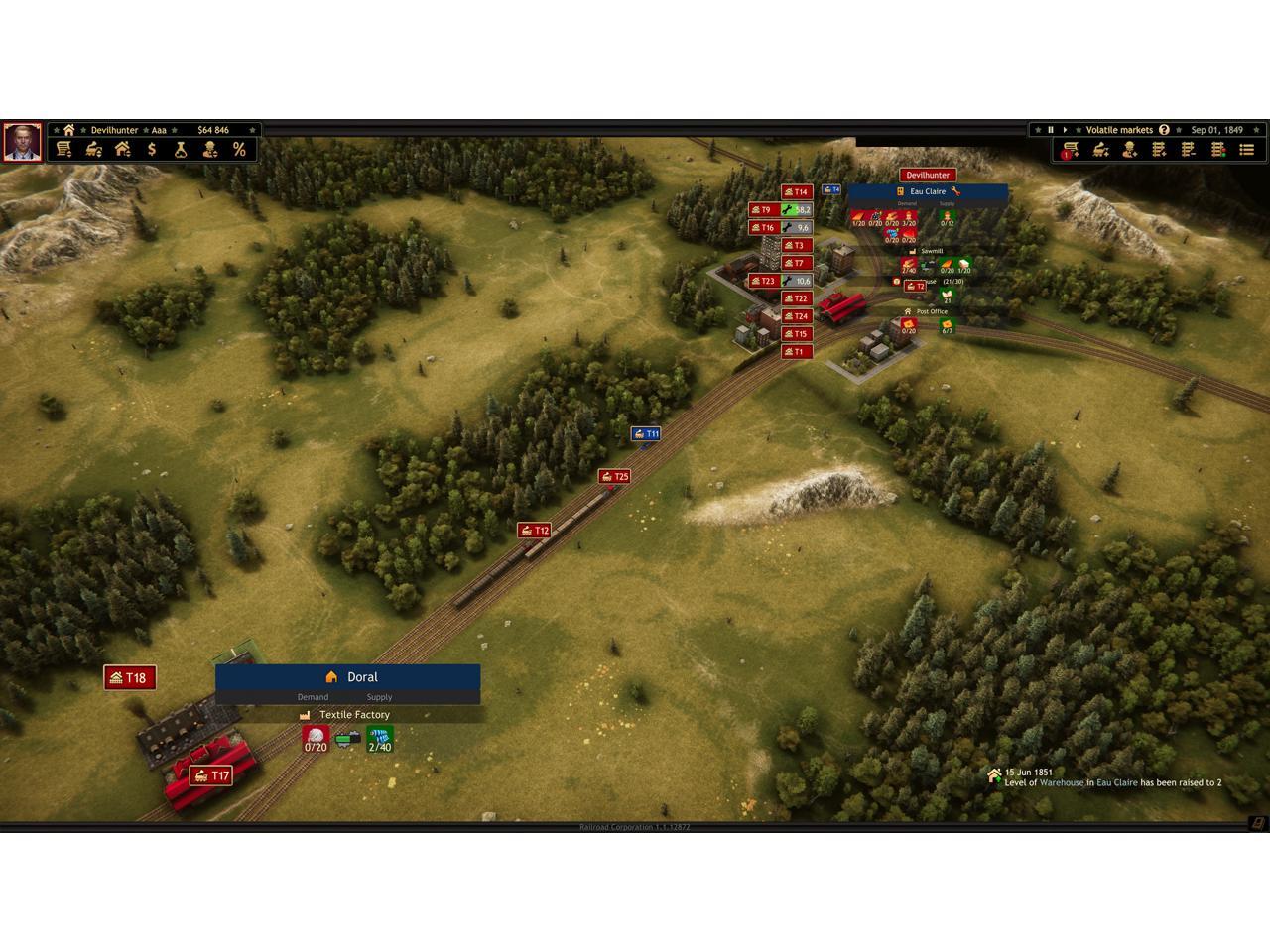Viewport: 1270px width, 952px height.
Task: Select the blue T11 train marker
Action: tap(646, 434)
